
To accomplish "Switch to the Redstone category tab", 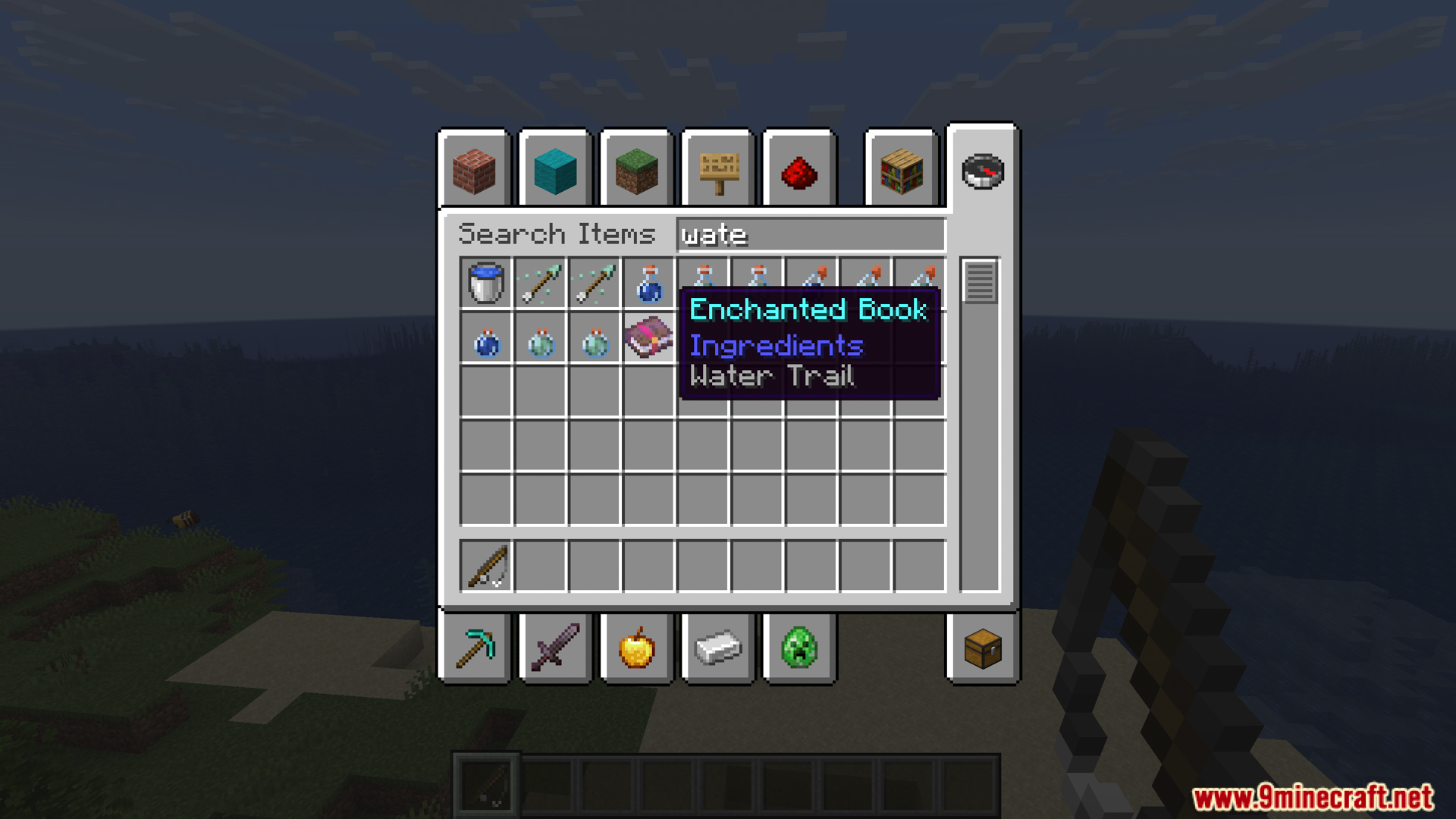I will pos(799,171).
